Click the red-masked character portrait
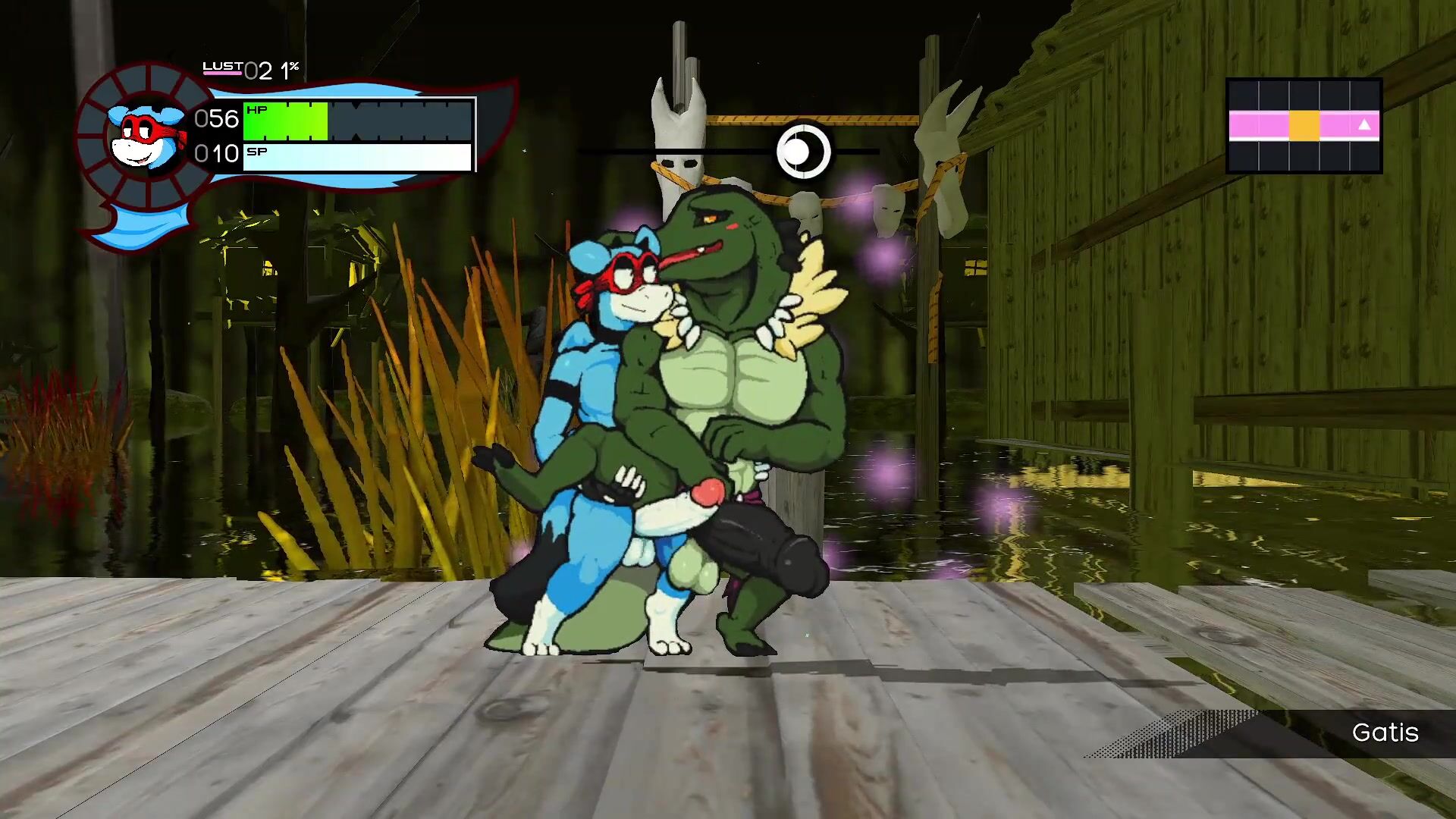The width and height of the screenshot is (1456, 819). pyautogui.click(x=144, y=136)
